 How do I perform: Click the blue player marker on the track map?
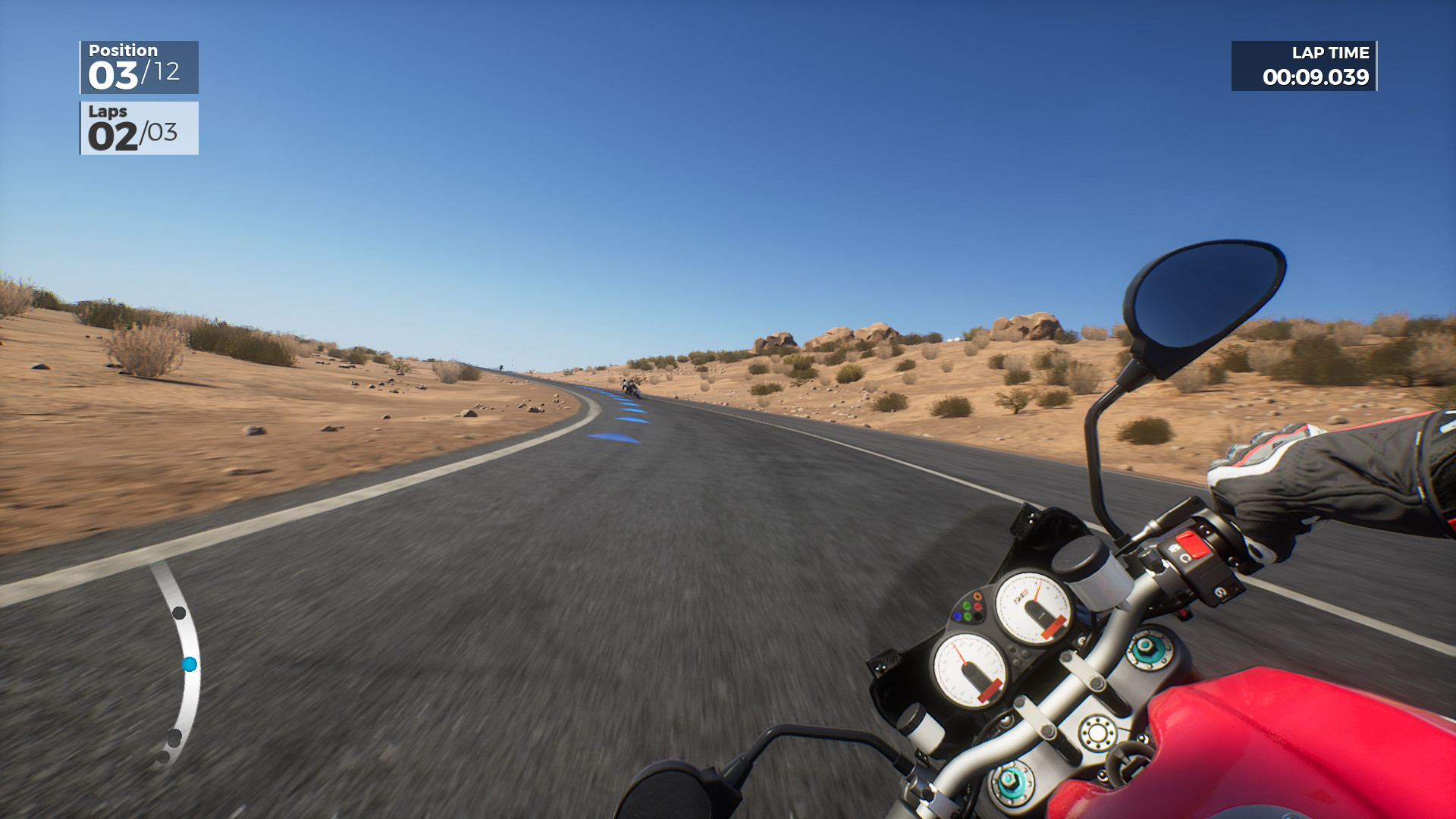tap(190, 664)
